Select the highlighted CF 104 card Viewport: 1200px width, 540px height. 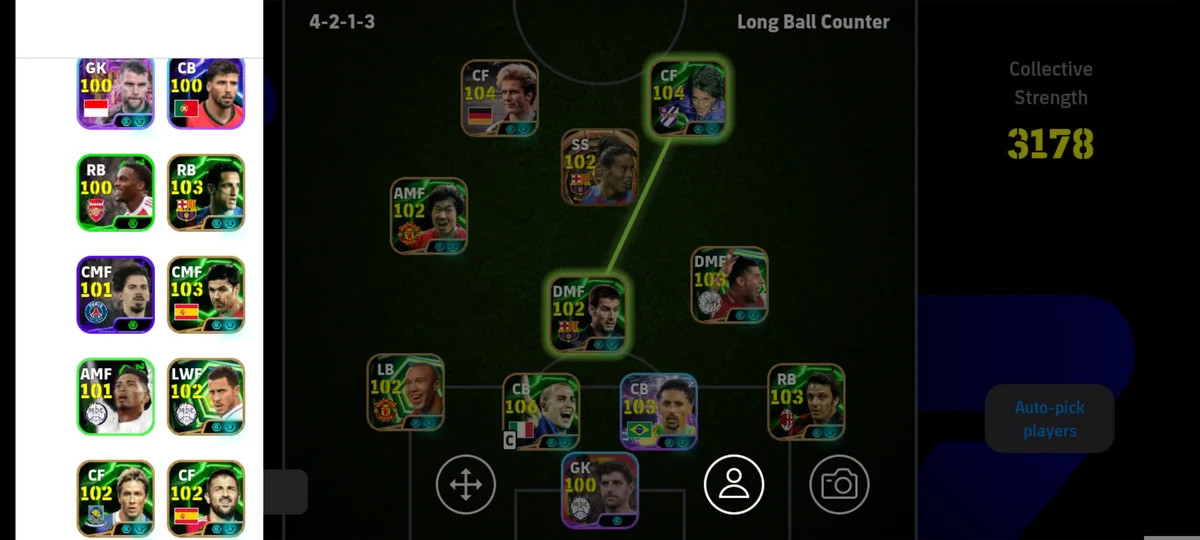pyautogui.click(x=688, y=98)
